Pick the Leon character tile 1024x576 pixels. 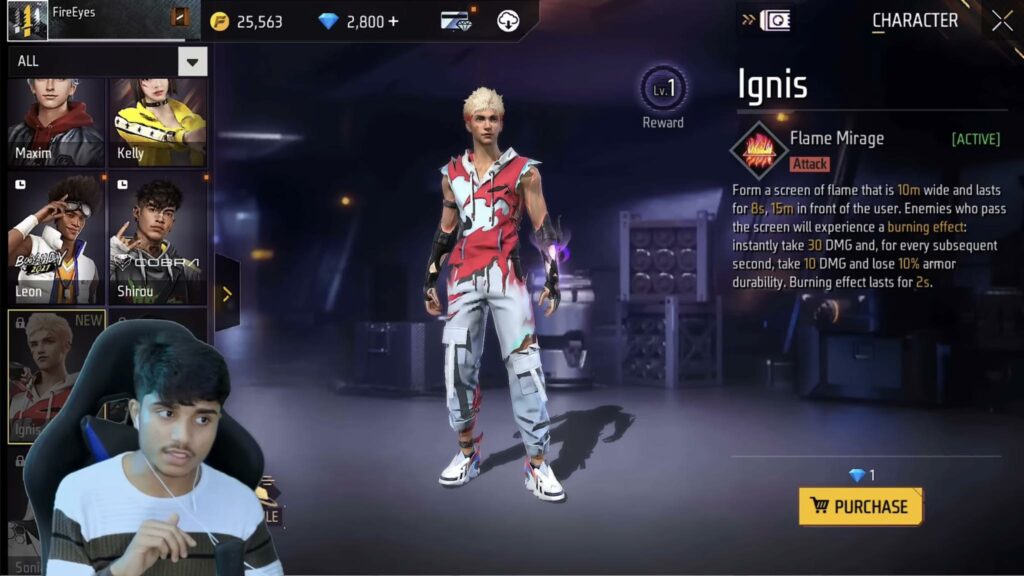tap(56, 238)
